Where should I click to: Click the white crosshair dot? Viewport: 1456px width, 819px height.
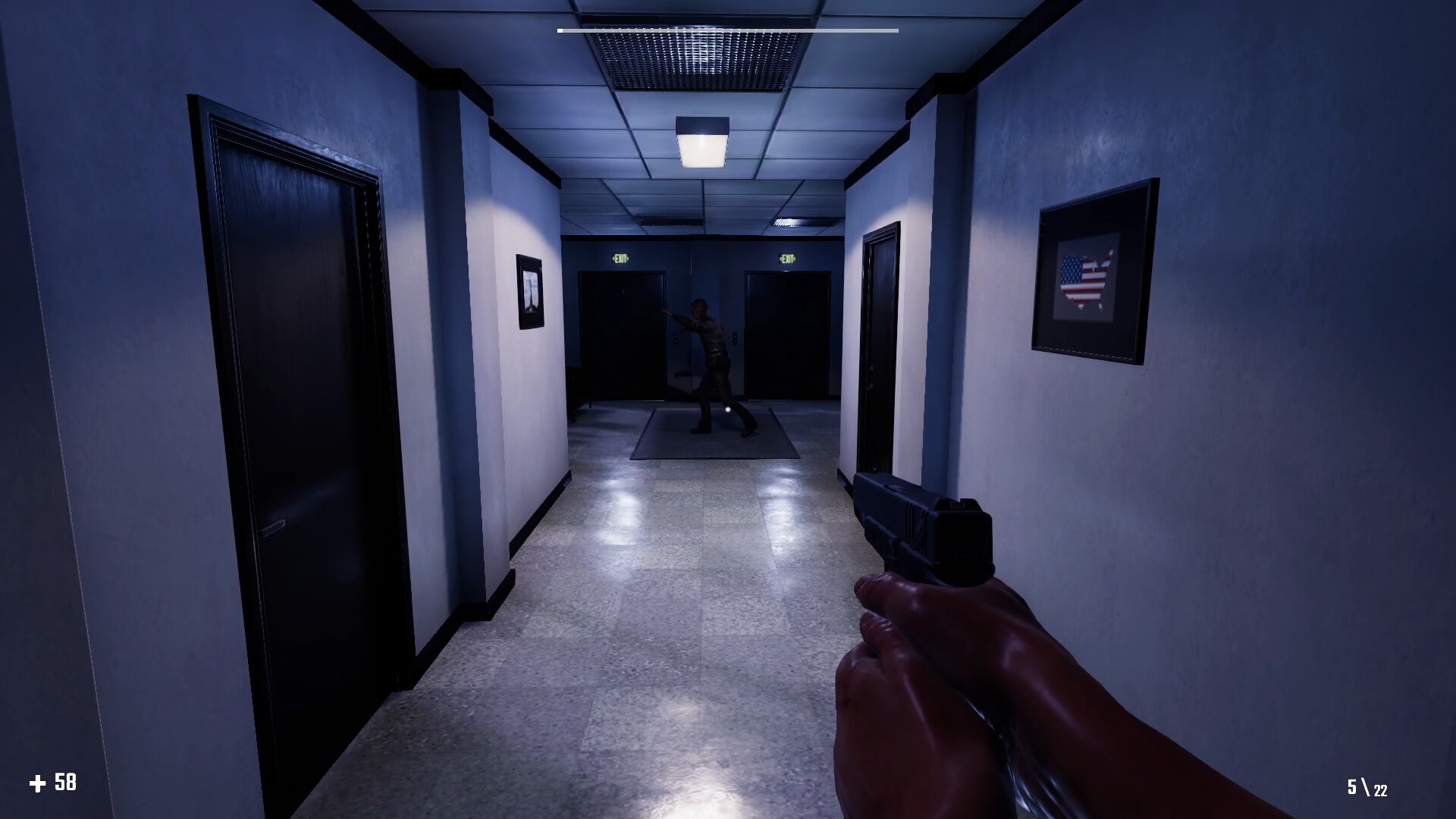pyautogui.click(x=726, y=409)
